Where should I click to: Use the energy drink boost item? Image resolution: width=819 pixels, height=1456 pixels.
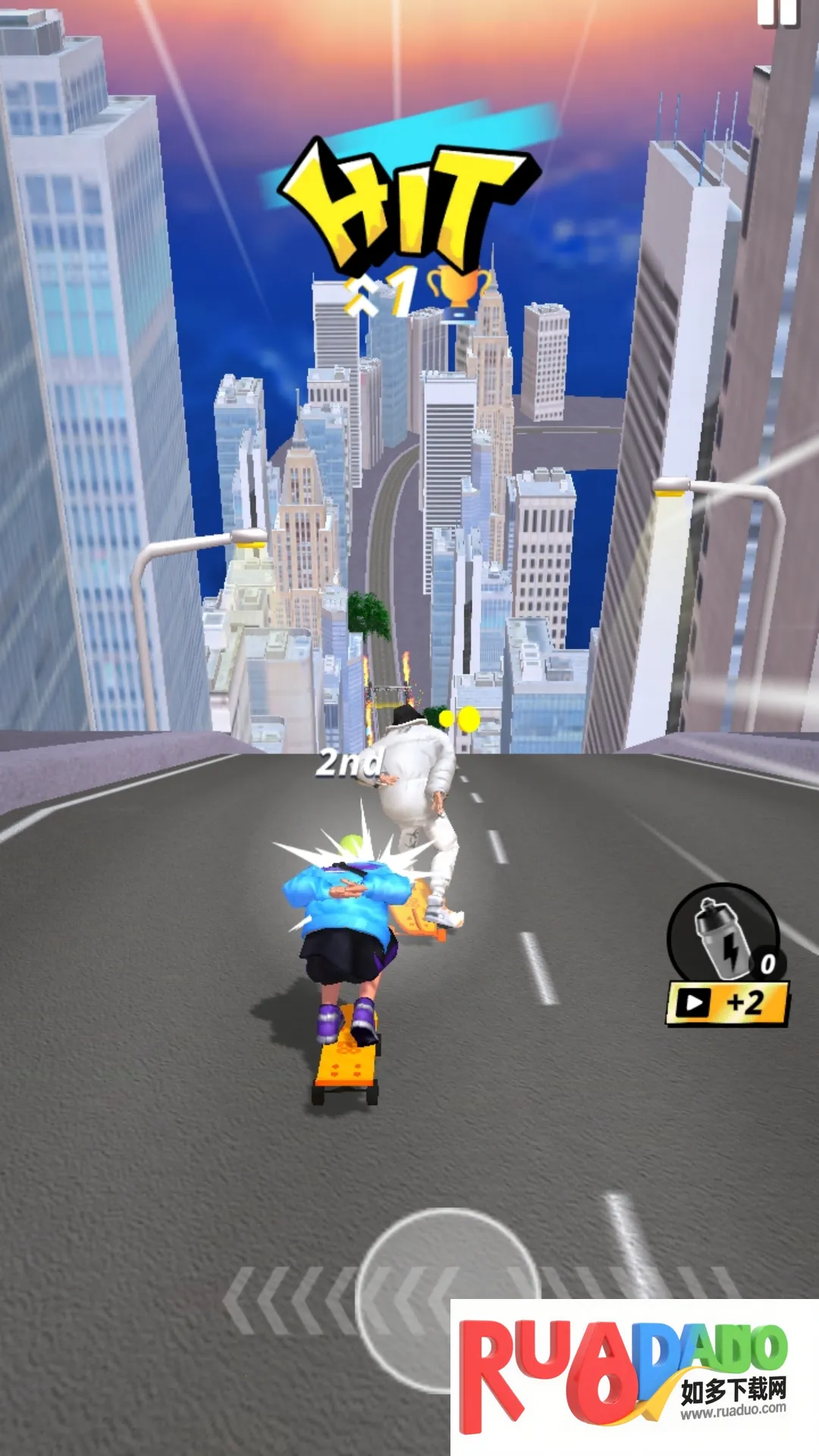tap(723, 934)
